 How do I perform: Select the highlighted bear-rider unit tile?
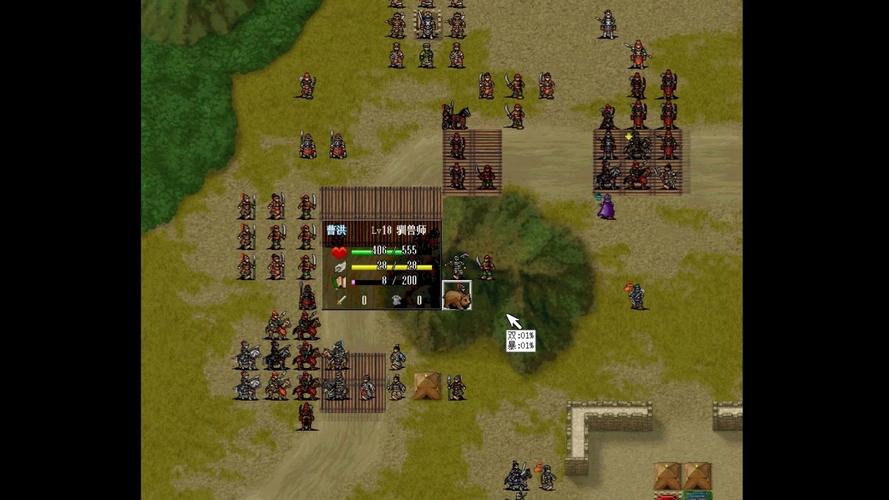point(457,296)
